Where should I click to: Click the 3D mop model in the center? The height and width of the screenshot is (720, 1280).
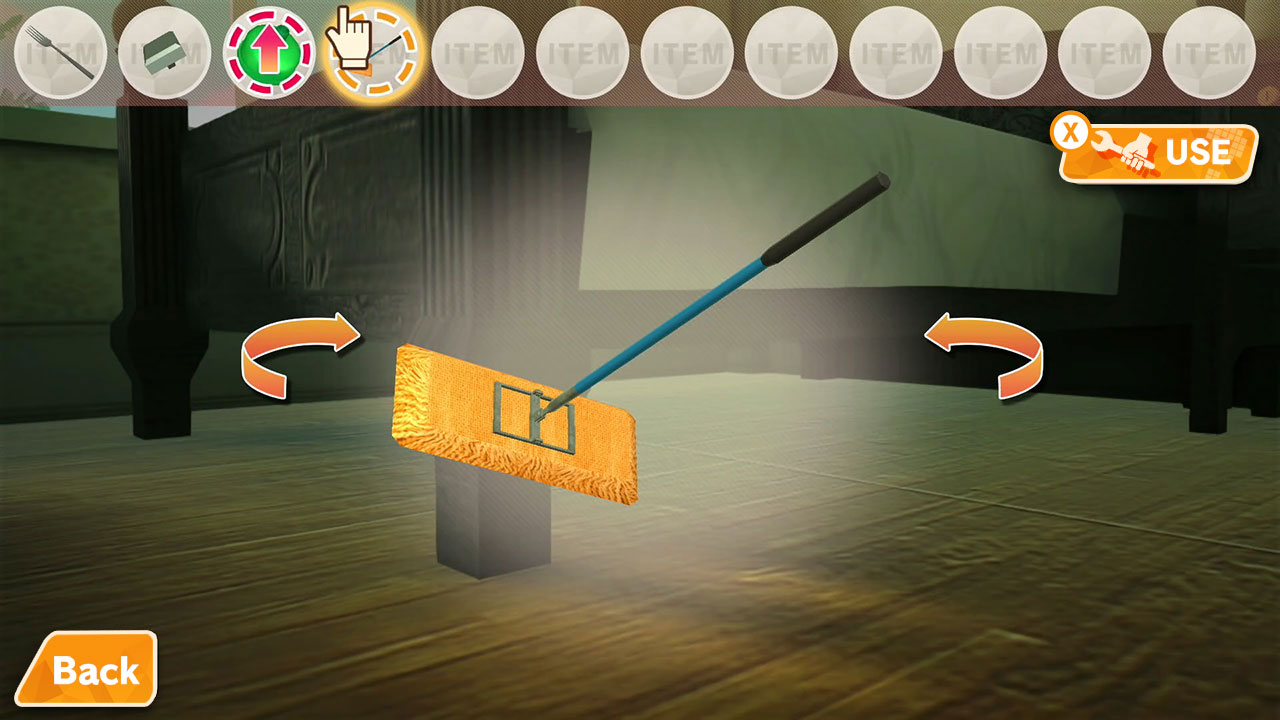(x=520, y=420)
